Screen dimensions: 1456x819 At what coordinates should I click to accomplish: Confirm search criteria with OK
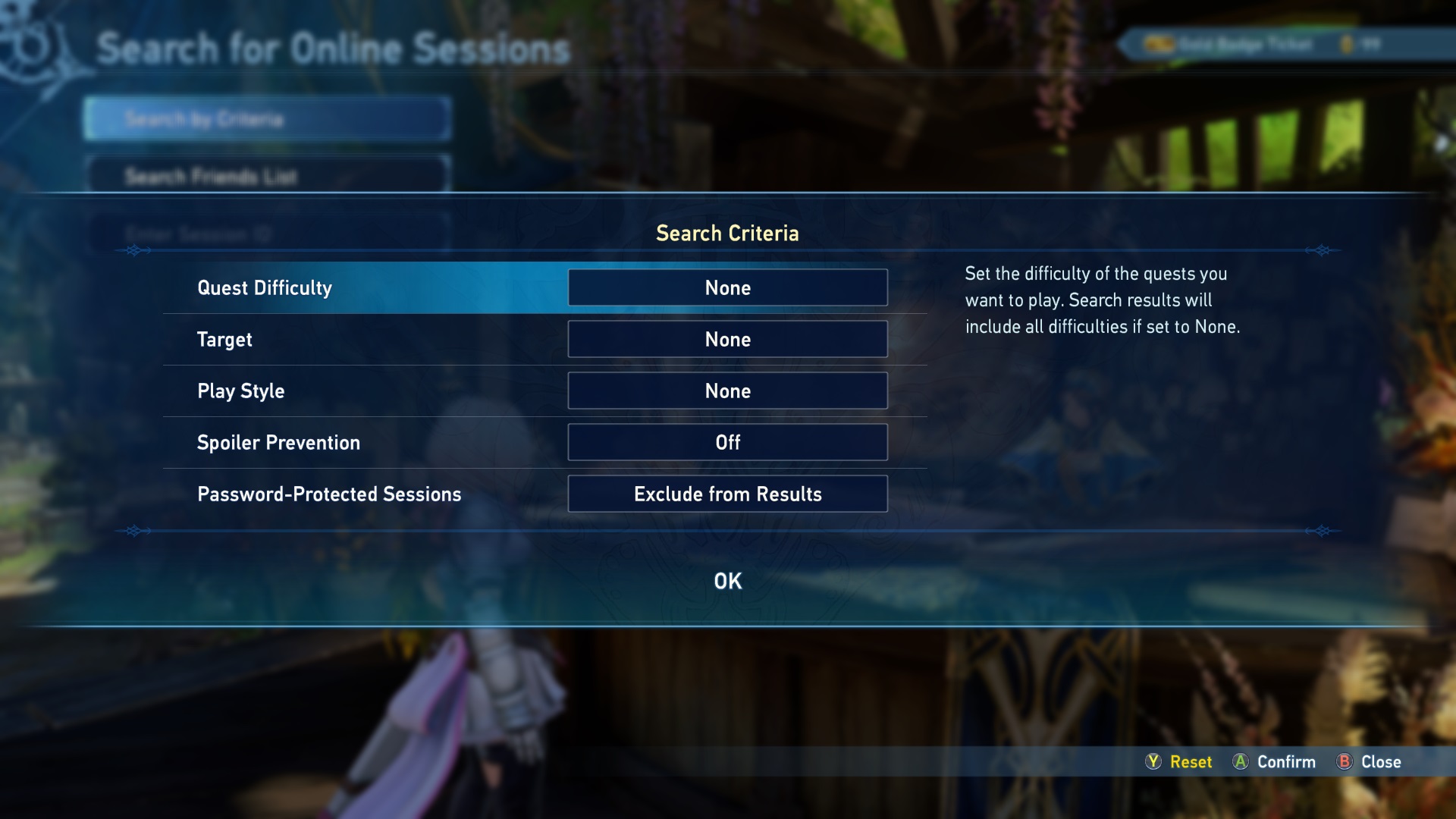(x=727, y=581)
